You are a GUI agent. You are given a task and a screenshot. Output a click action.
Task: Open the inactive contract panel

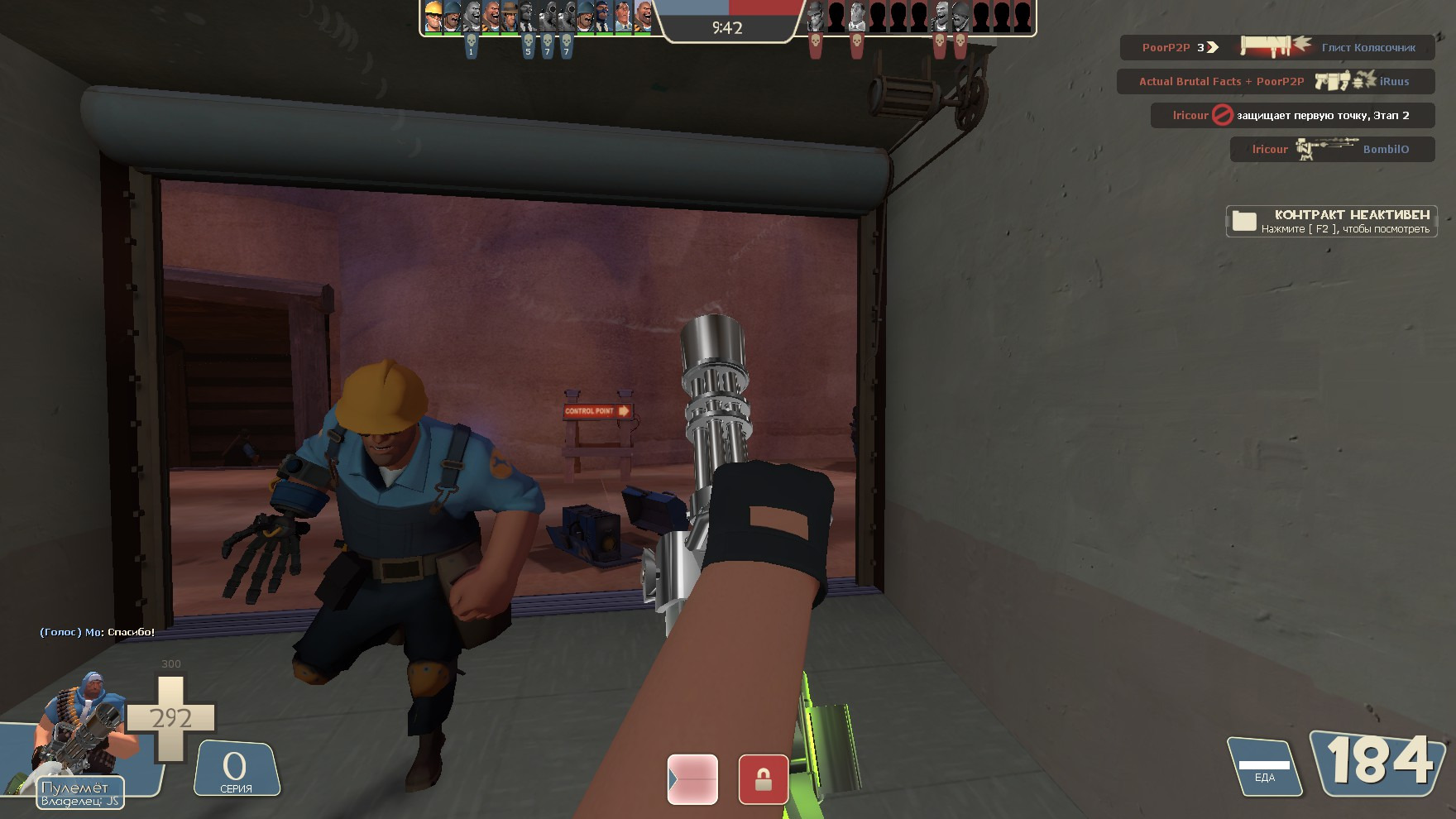coord(1330,221)
